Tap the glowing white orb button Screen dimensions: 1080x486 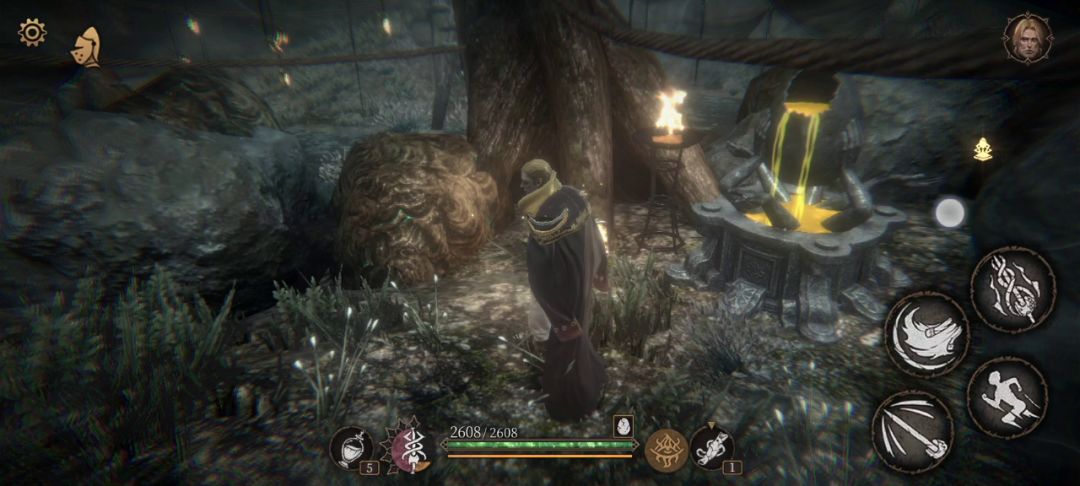[949, 212]
